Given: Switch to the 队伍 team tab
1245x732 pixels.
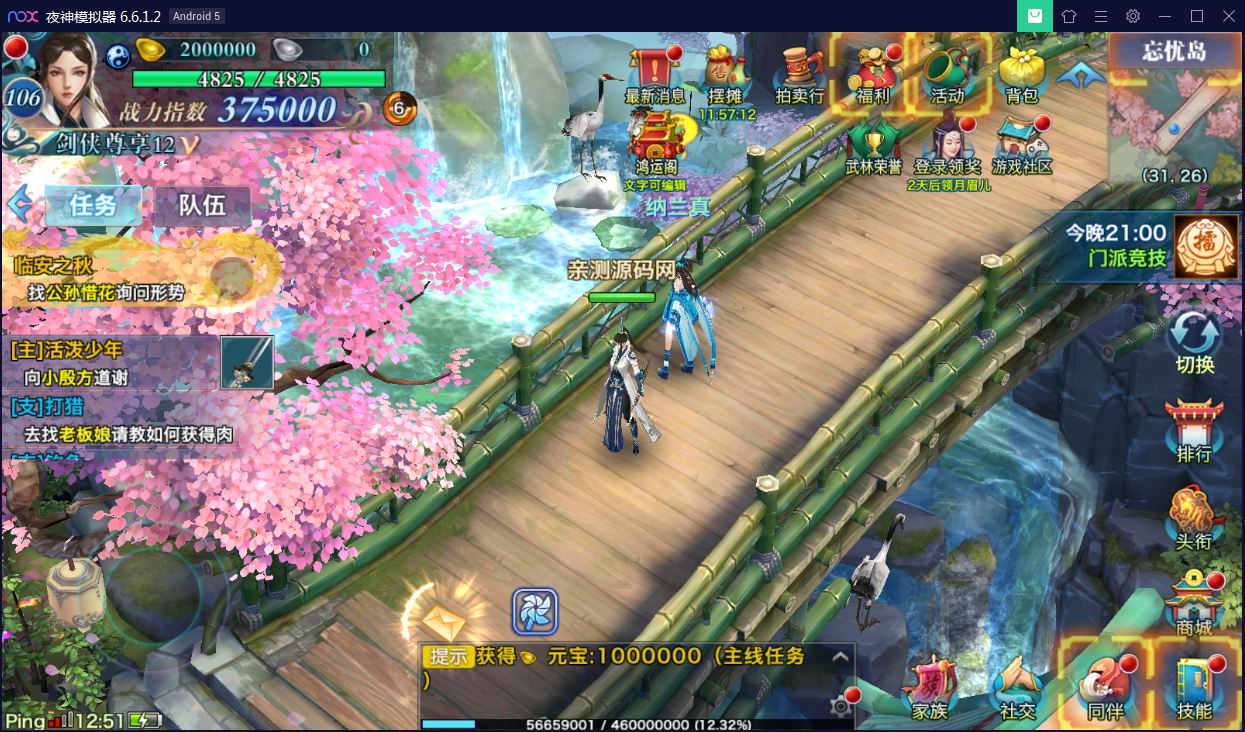Looking at the screenshot, I should pos(201,206).
